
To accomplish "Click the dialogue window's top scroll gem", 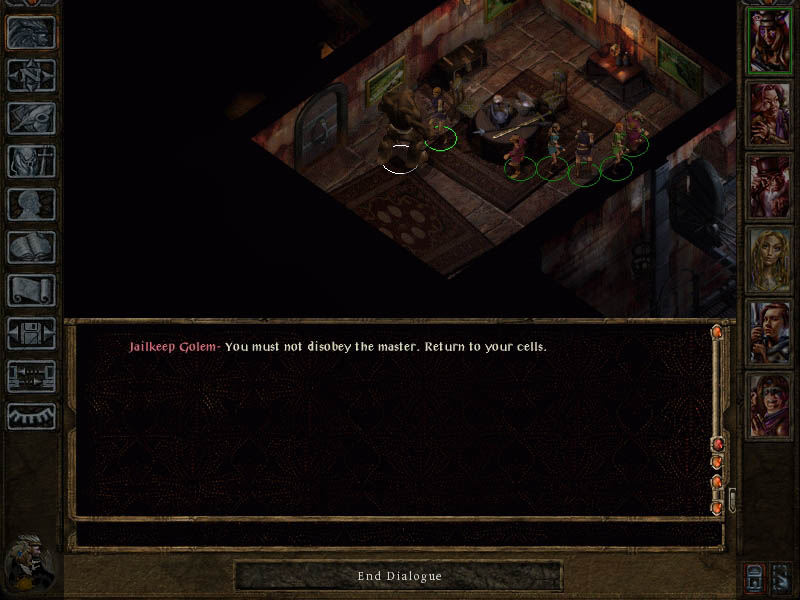I will 717,332.
